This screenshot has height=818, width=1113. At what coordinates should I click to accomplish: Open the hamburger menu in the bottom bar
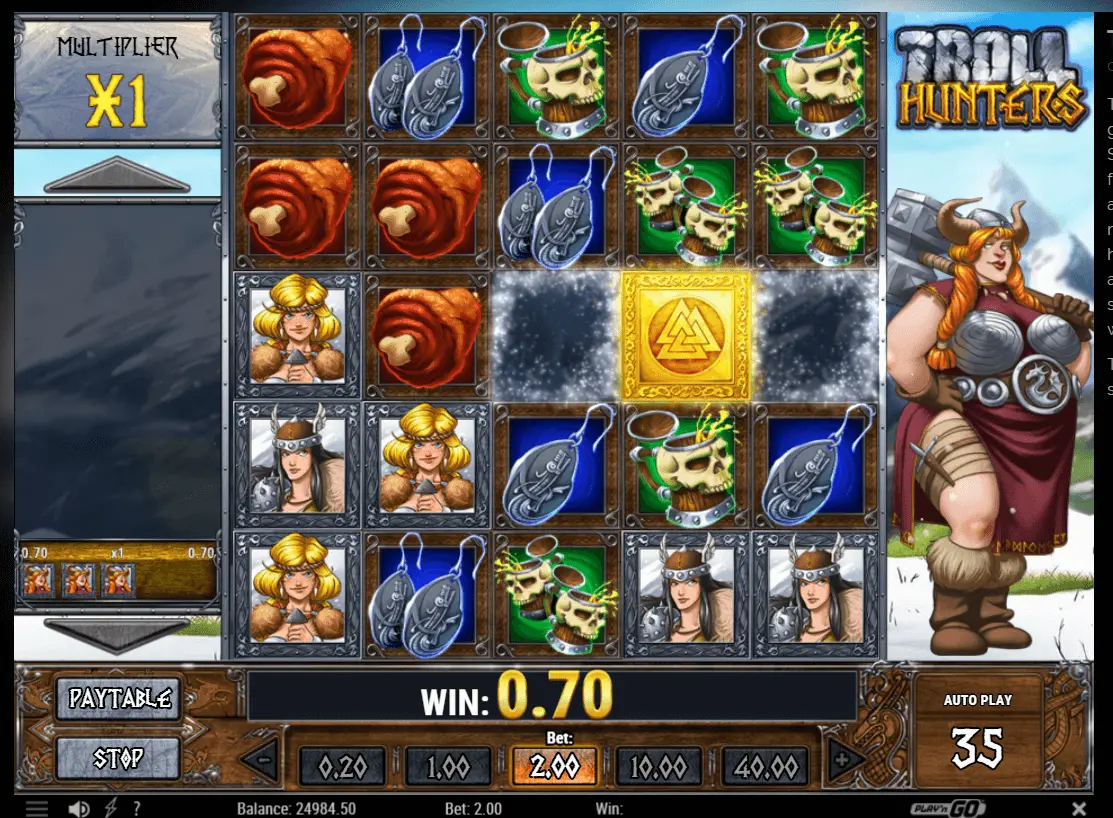pyautogui.click(x=36, y=808)
